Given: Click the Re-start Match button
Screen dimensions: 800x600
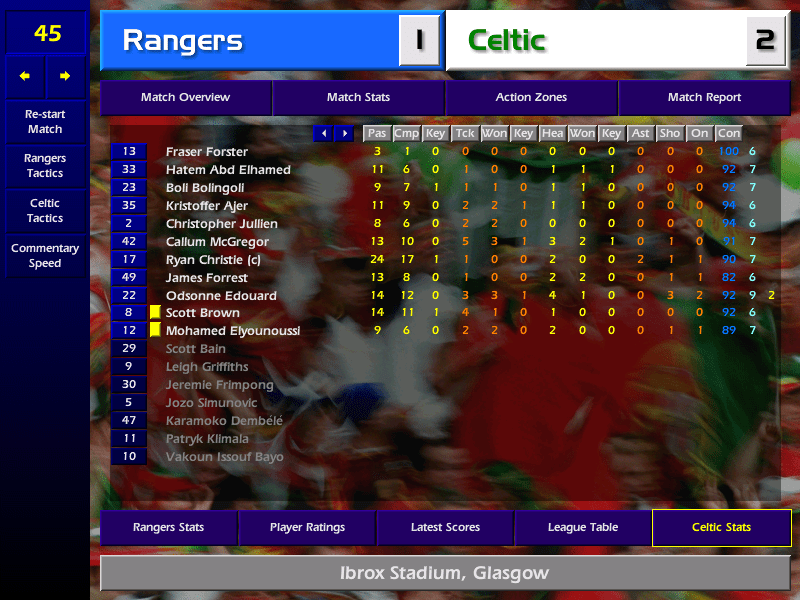Looking at the screenshot, I should coord(45,122).
